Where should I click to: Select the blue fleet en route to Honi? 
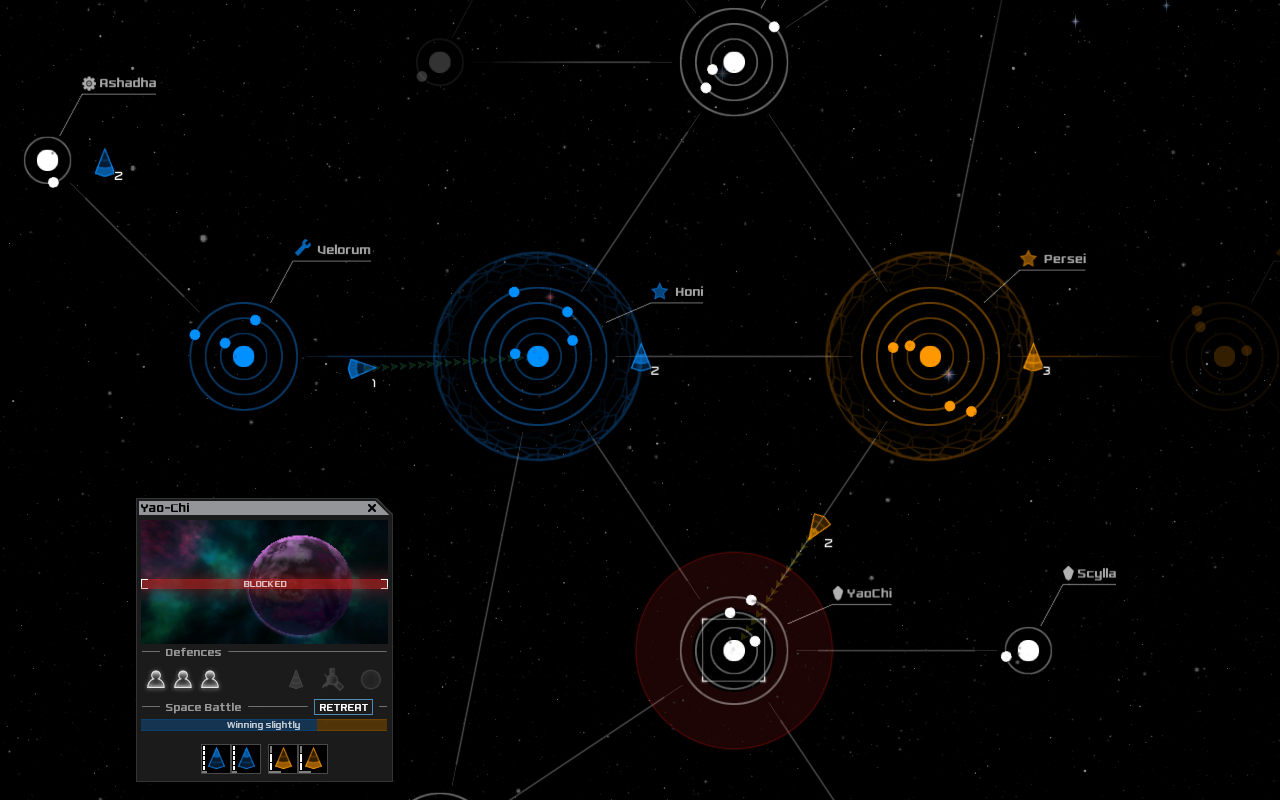(x=360, y=368)
